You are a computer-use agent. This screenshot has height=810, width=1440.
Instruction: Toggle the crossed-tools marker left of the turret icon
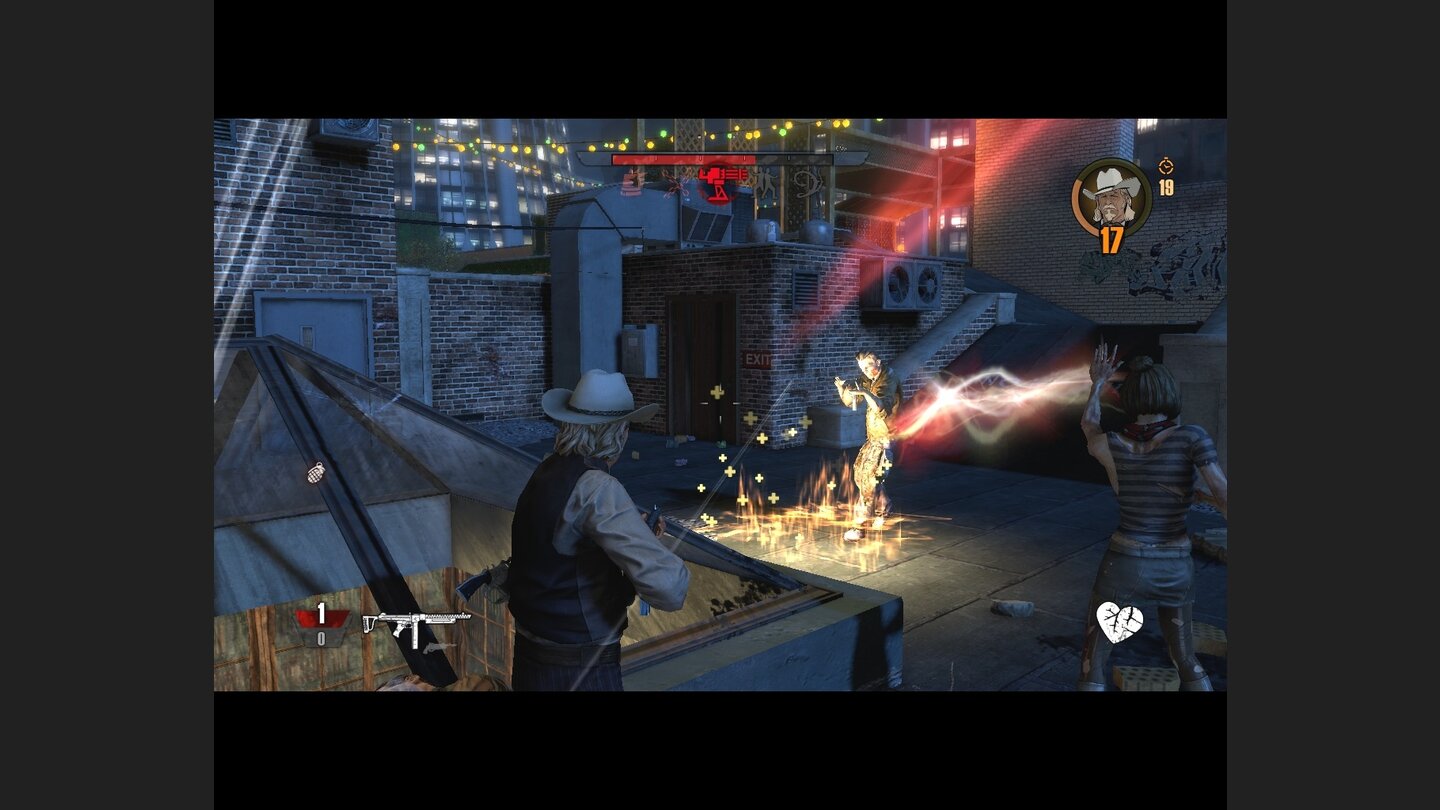tap(676, 186)
